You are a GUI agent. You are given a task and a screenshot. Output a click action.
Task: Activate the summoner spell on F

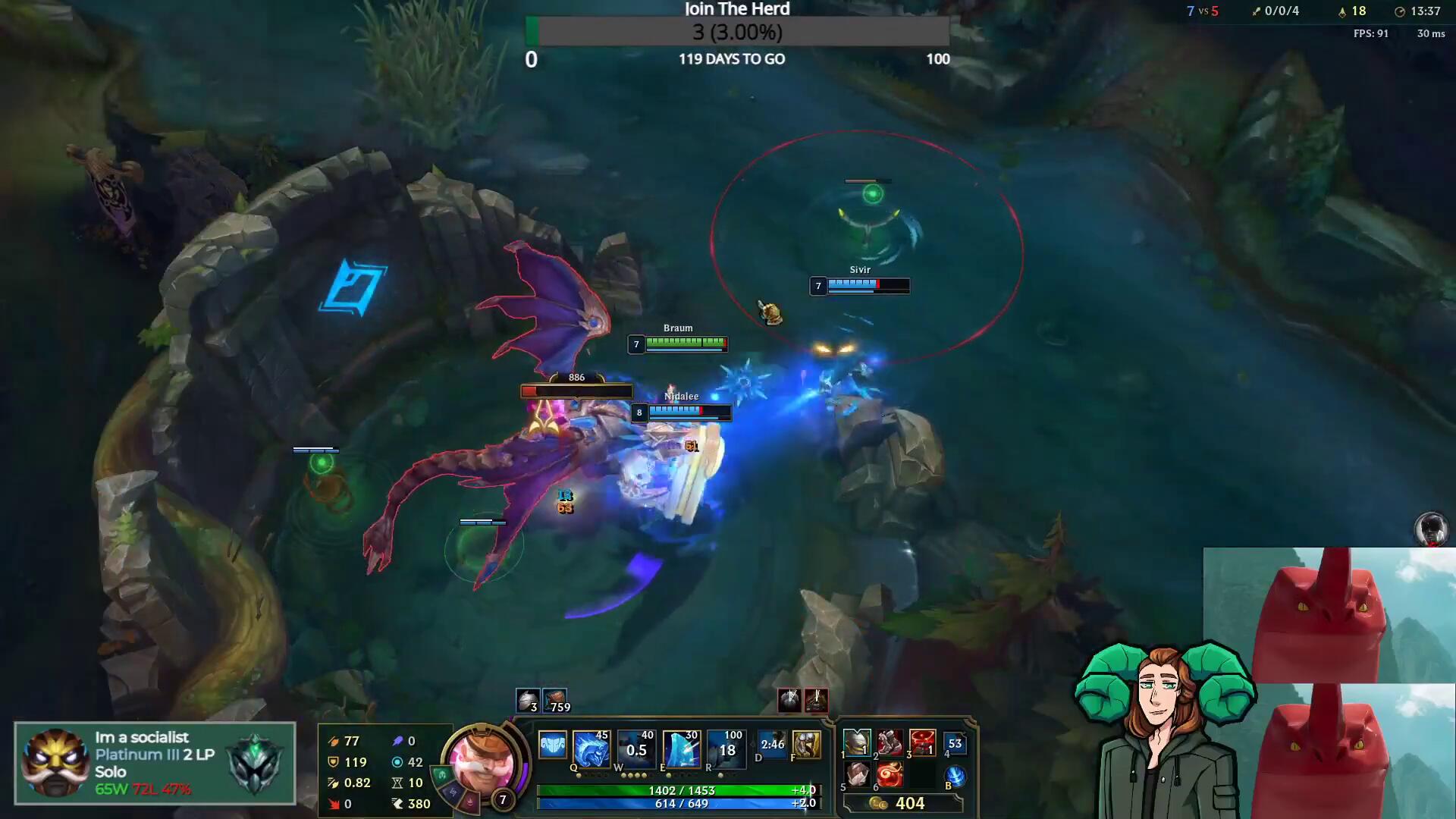click(806, 745)
